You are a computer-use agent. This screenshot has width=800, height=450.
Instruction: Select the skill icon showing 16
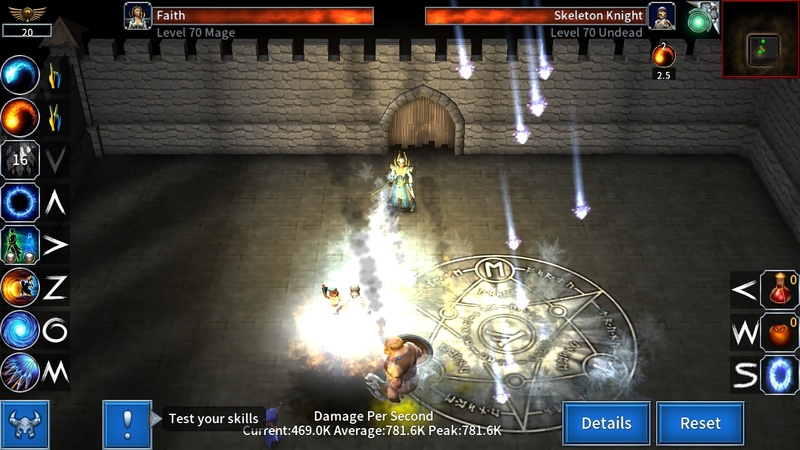(20, 159)
